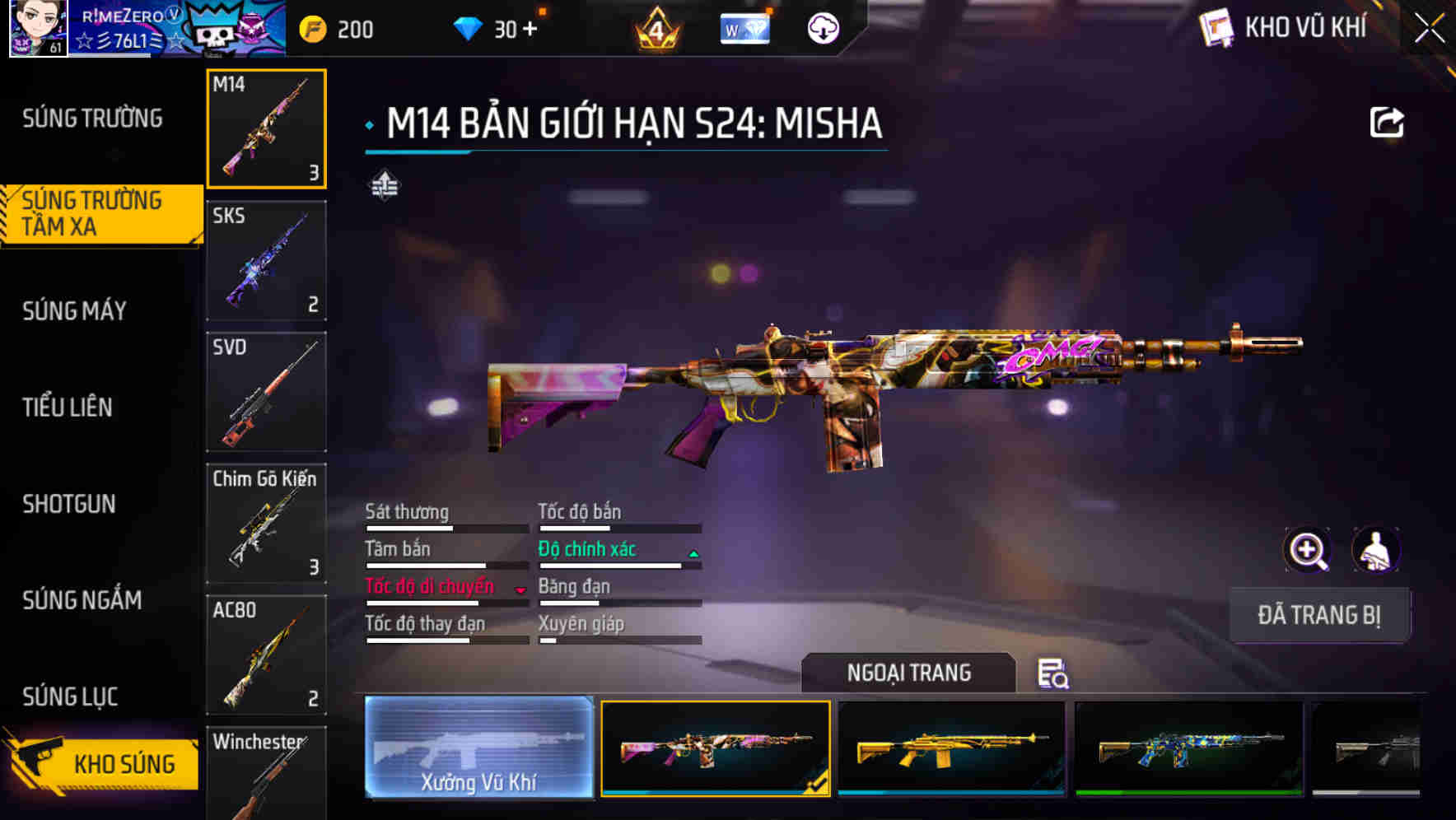This screenshot has width=1456, height=820.
Task: Click the upgrade icon below the weapon title
Action: pos(384,187)
